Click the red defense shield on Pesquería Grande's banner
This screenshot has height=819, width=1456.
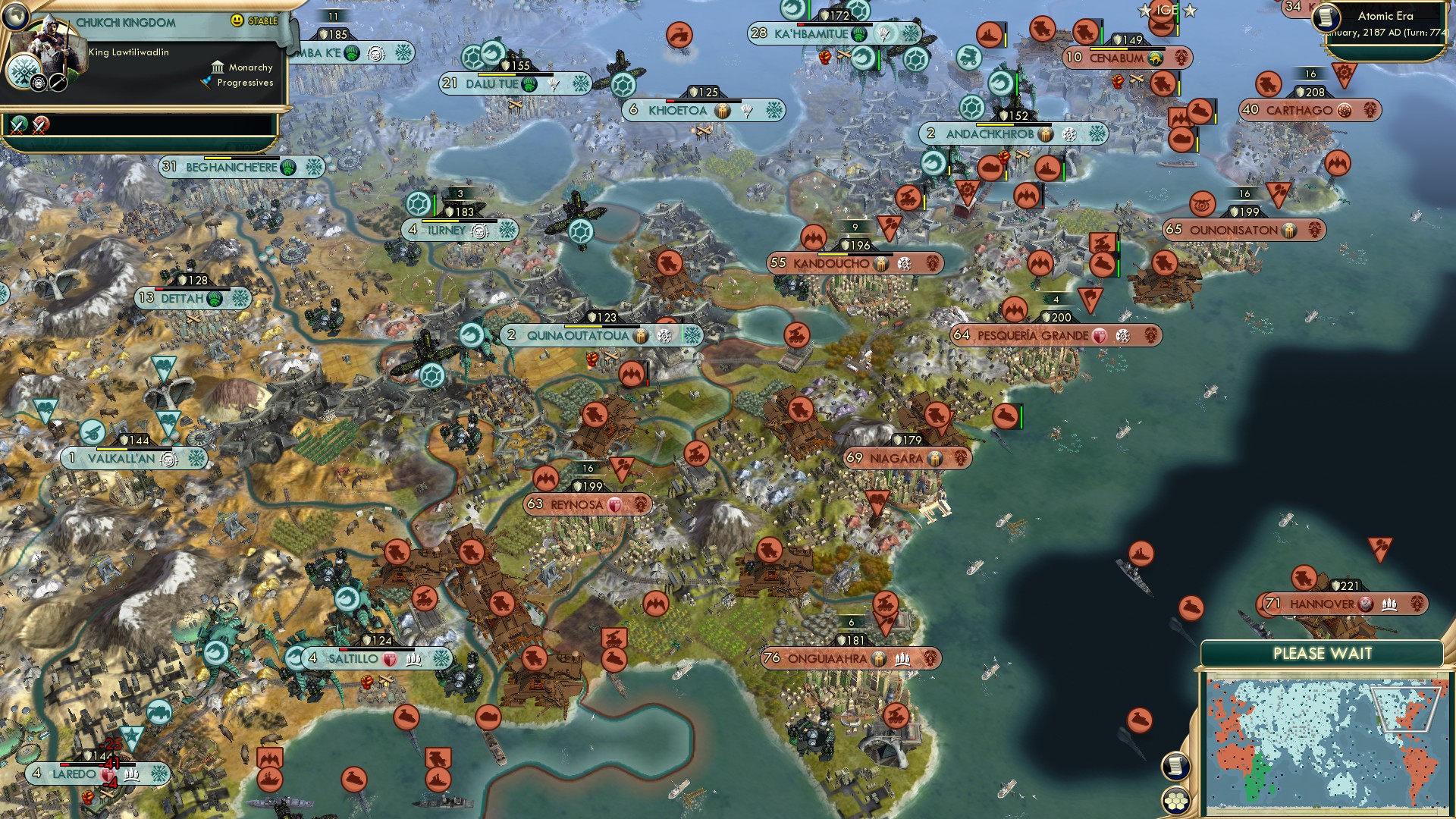[1100, 337]
